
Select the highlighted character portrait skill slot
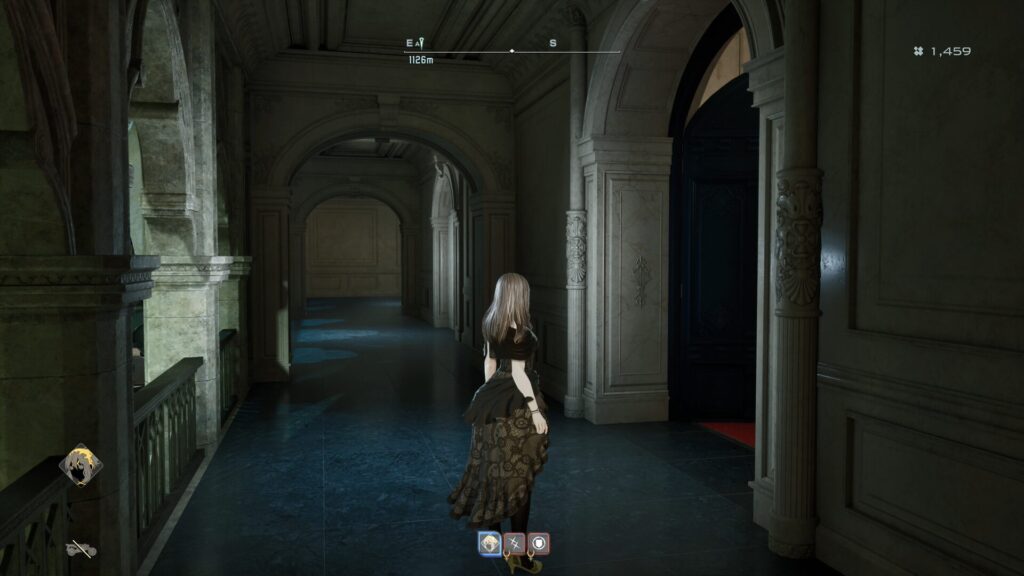coord(491,543)
